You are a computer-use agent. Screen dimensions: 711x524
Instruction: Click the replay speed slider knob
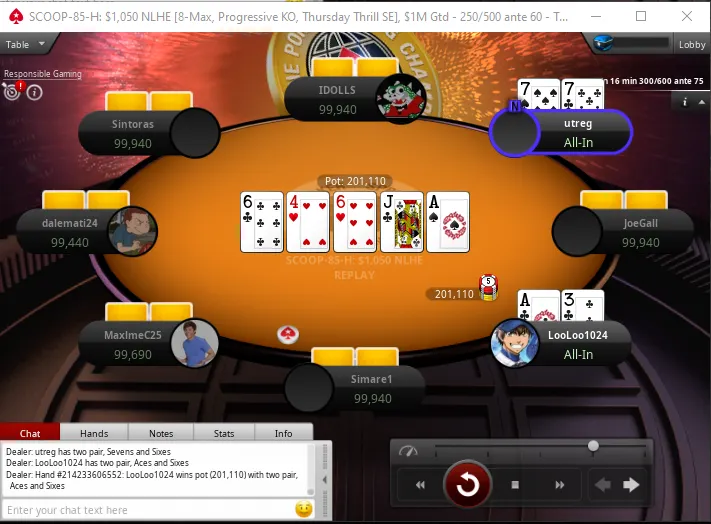(x=593, y=446)
